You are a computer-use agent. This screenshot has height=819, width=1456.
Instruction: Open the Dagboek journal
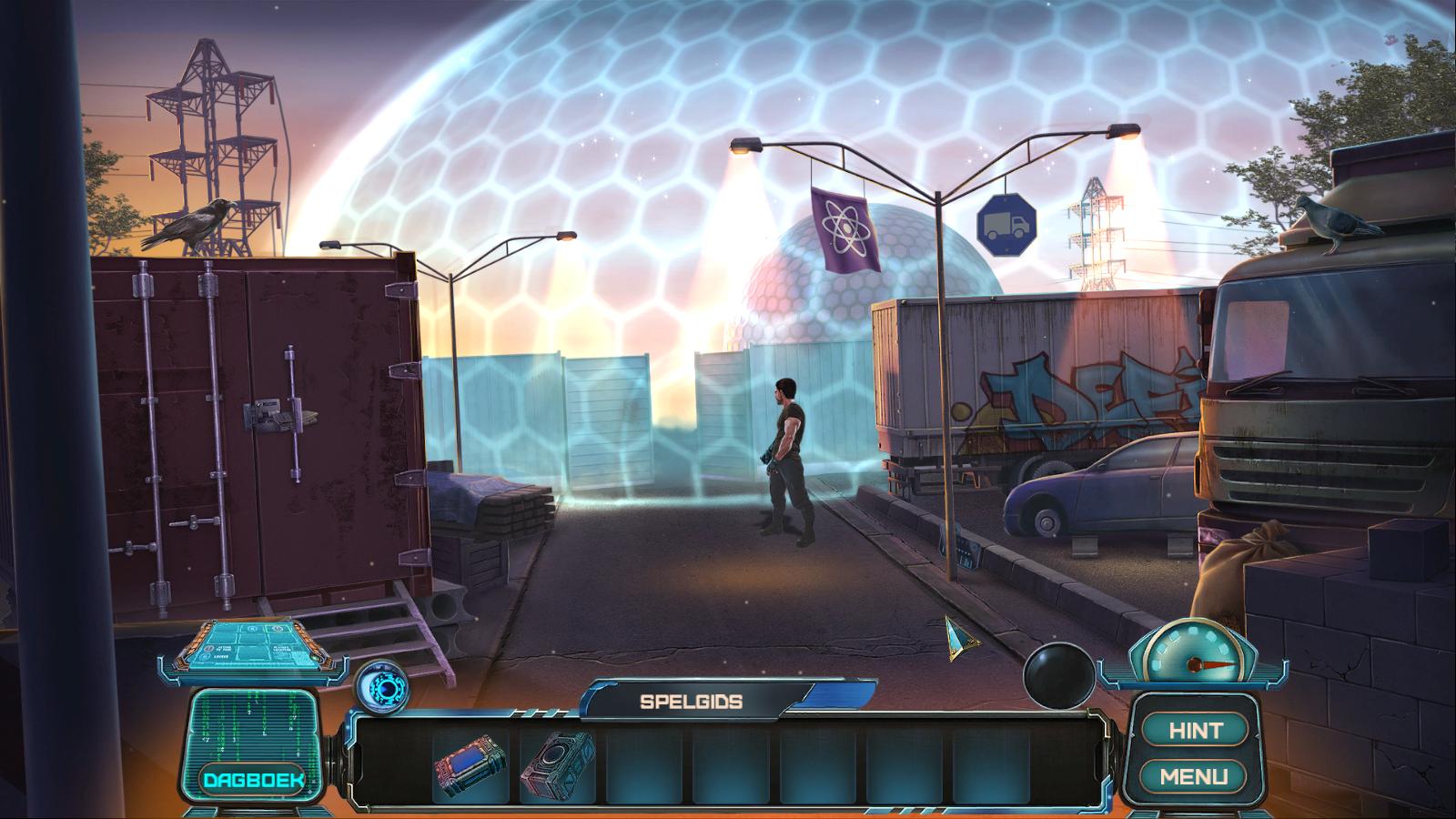coord(253,780)
